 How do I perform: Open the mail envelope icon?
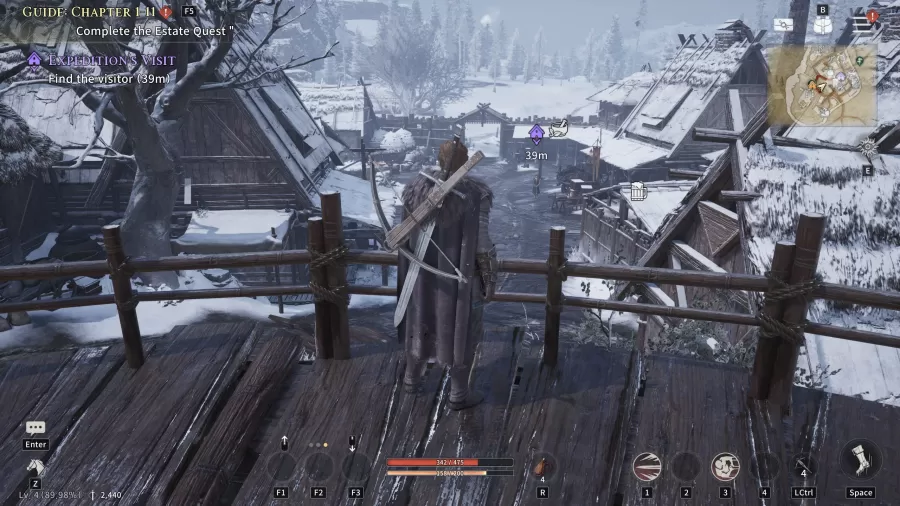click(x=783, y=24)
